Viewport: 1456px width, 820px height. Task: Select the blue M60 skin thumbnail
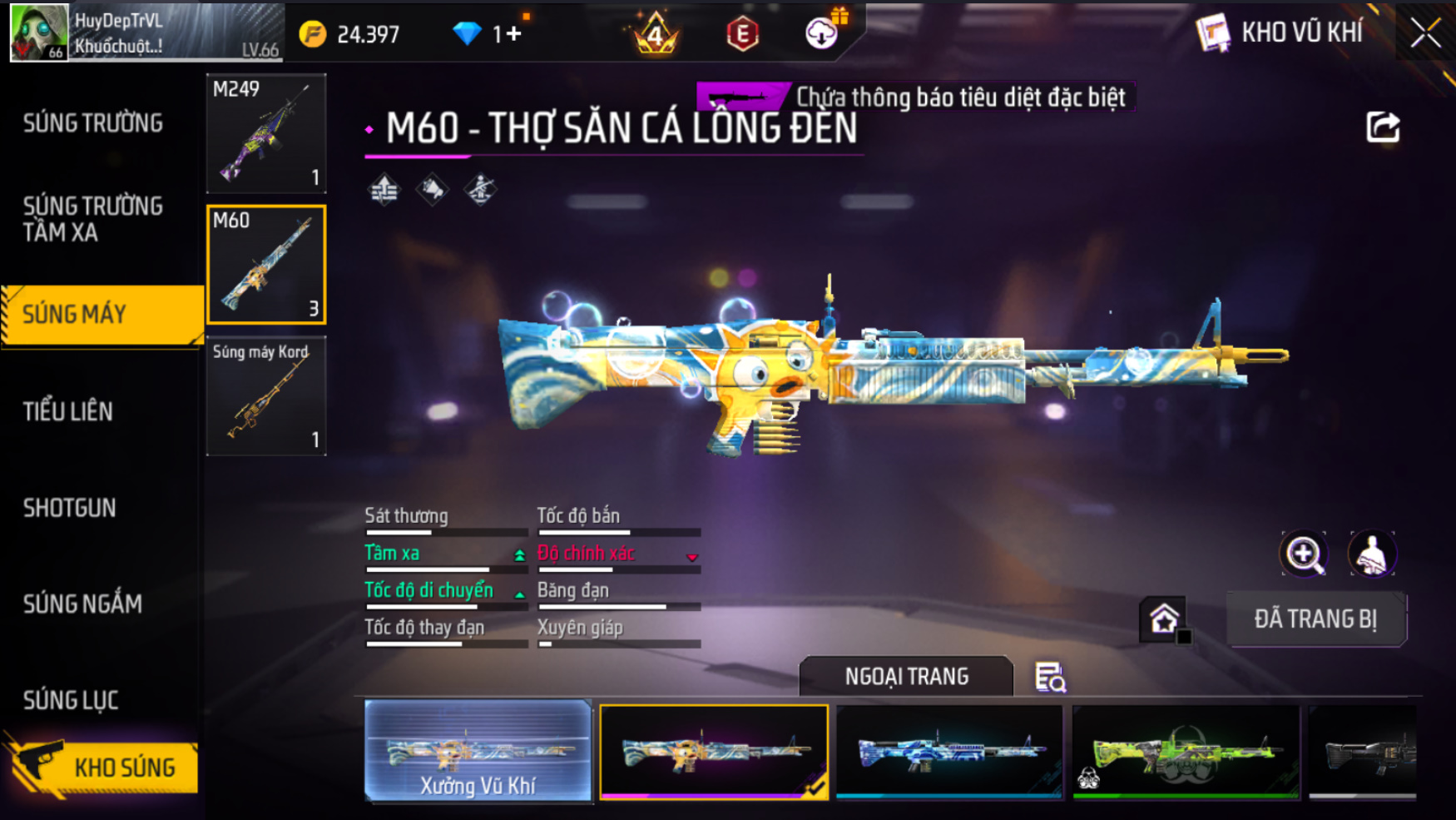949,751
